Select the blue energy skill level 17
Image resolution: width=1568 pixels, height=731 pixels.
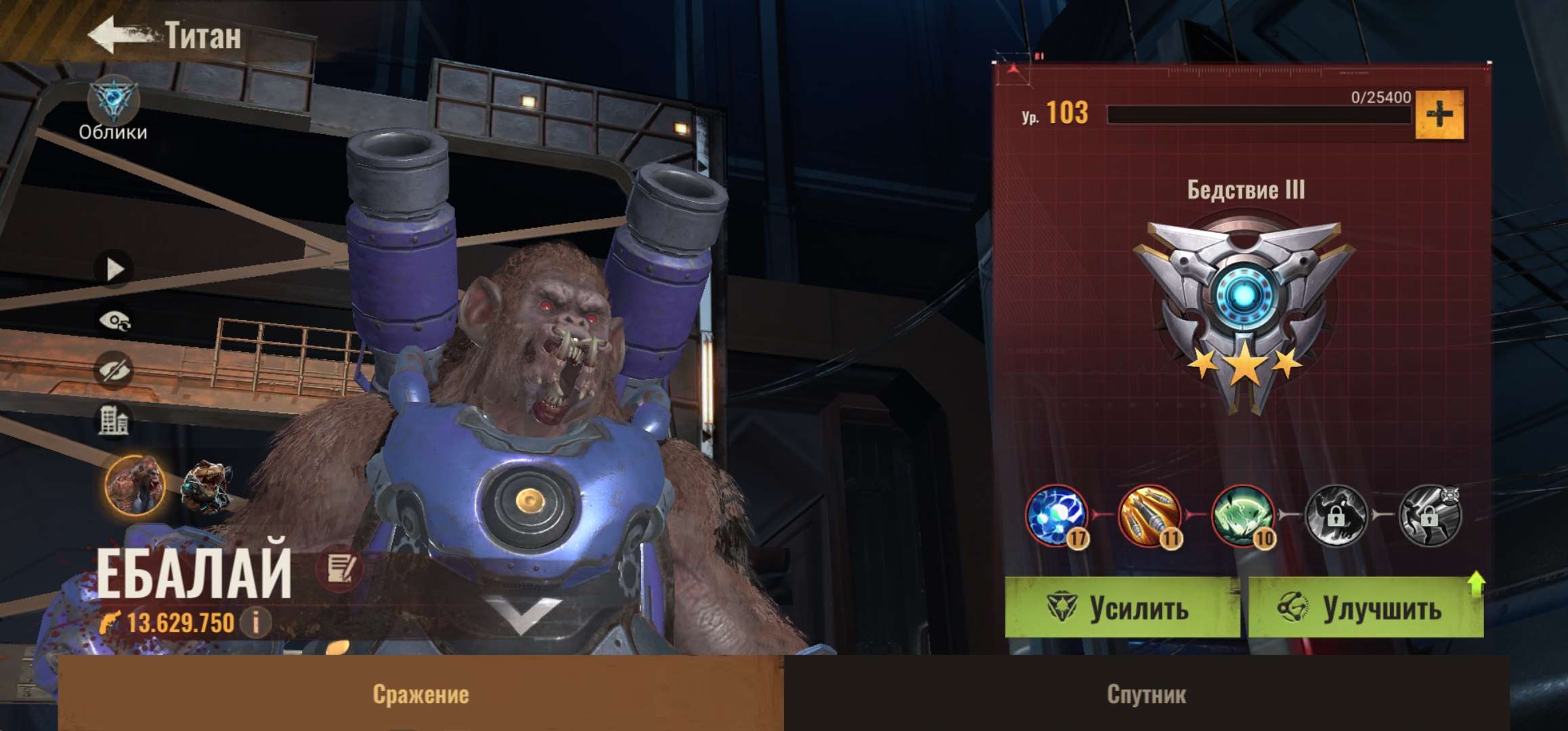coord(1055,516)
